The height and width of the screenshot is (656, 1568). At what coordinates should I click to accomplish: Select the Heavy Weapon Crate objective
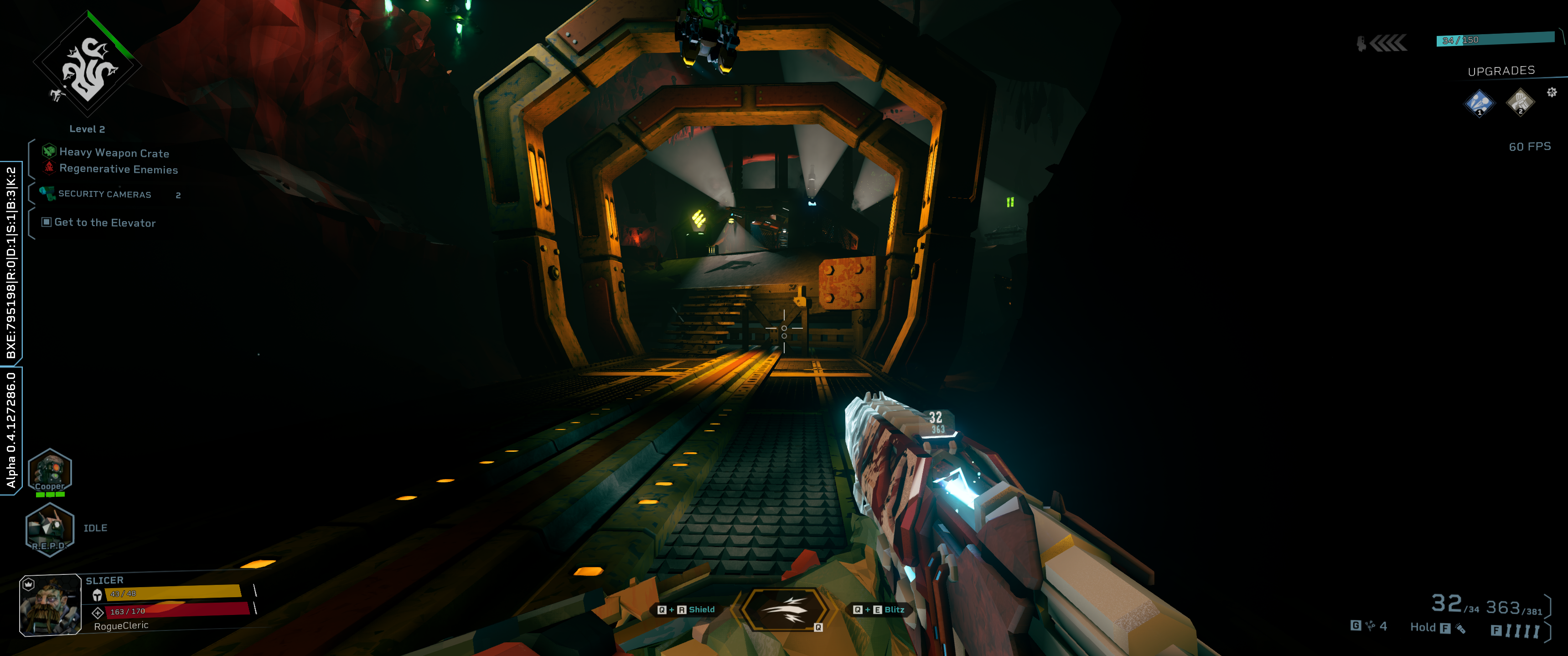(114, 153)
